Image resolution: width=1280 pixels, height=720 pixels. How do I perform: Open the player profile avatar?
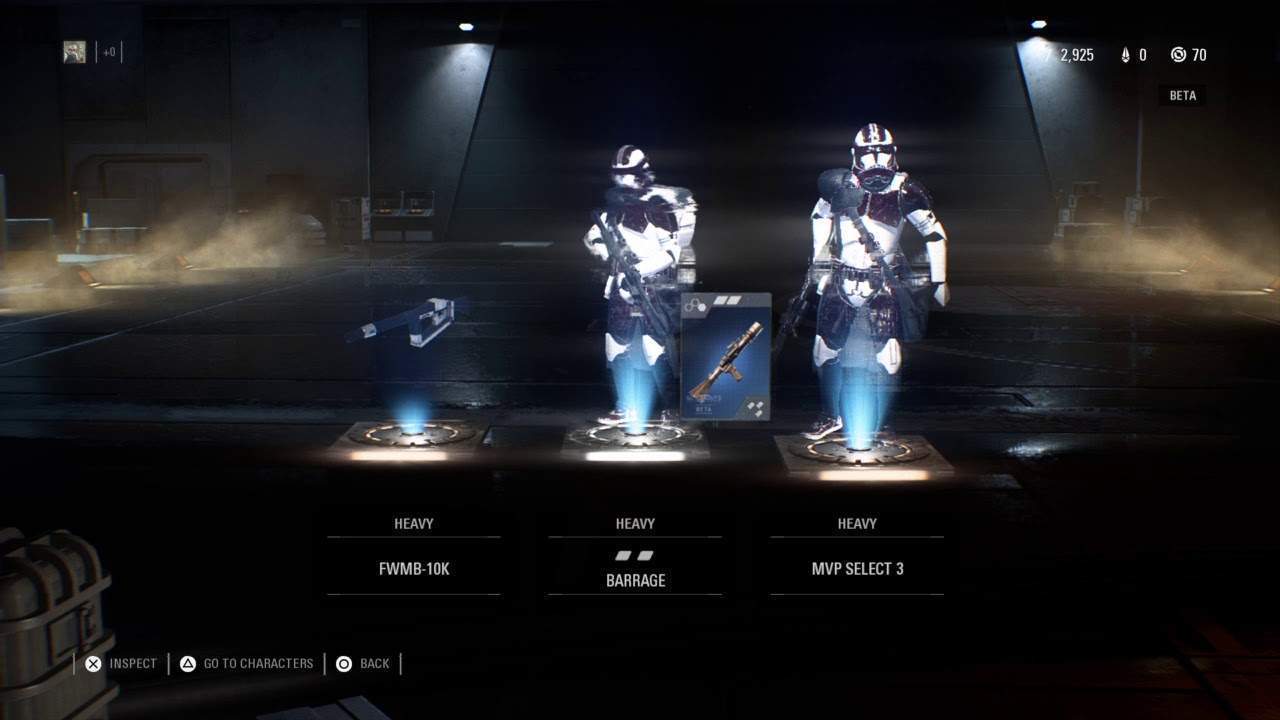pyautogui.click(x=75, y=52)
